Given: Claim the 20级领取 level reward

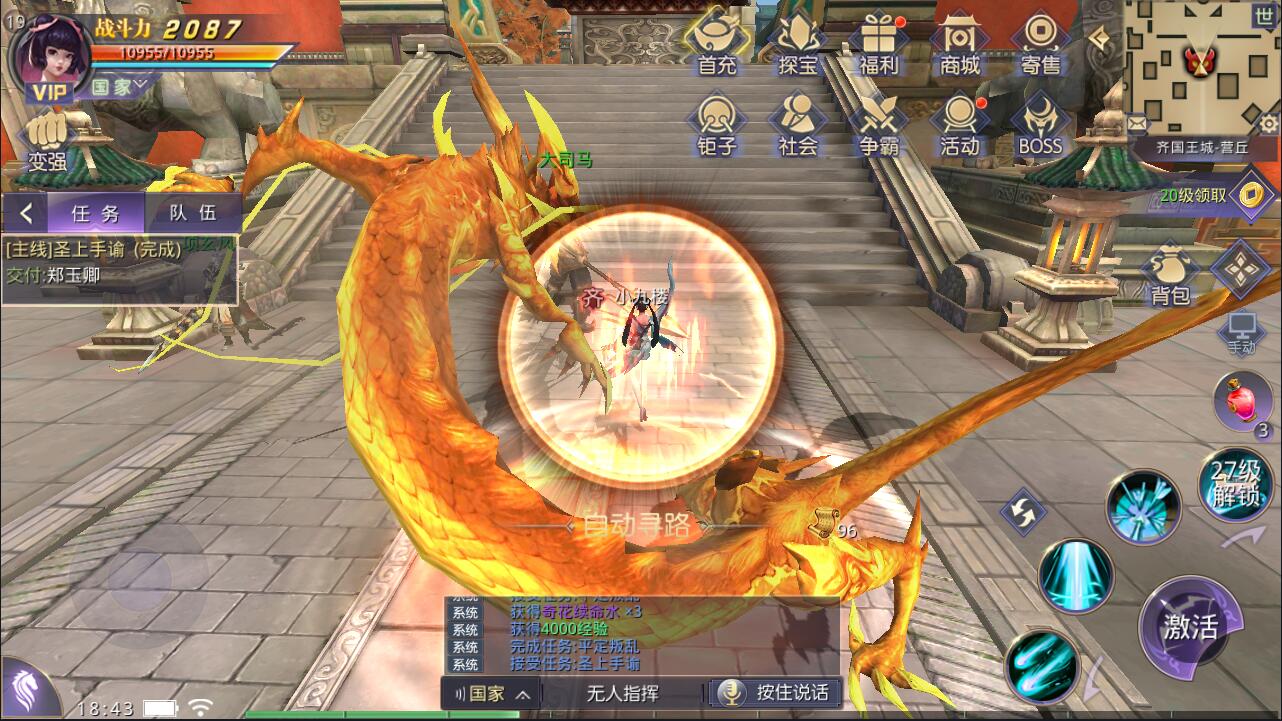Looking at the screenshot, I should [x=1210, y=195].
